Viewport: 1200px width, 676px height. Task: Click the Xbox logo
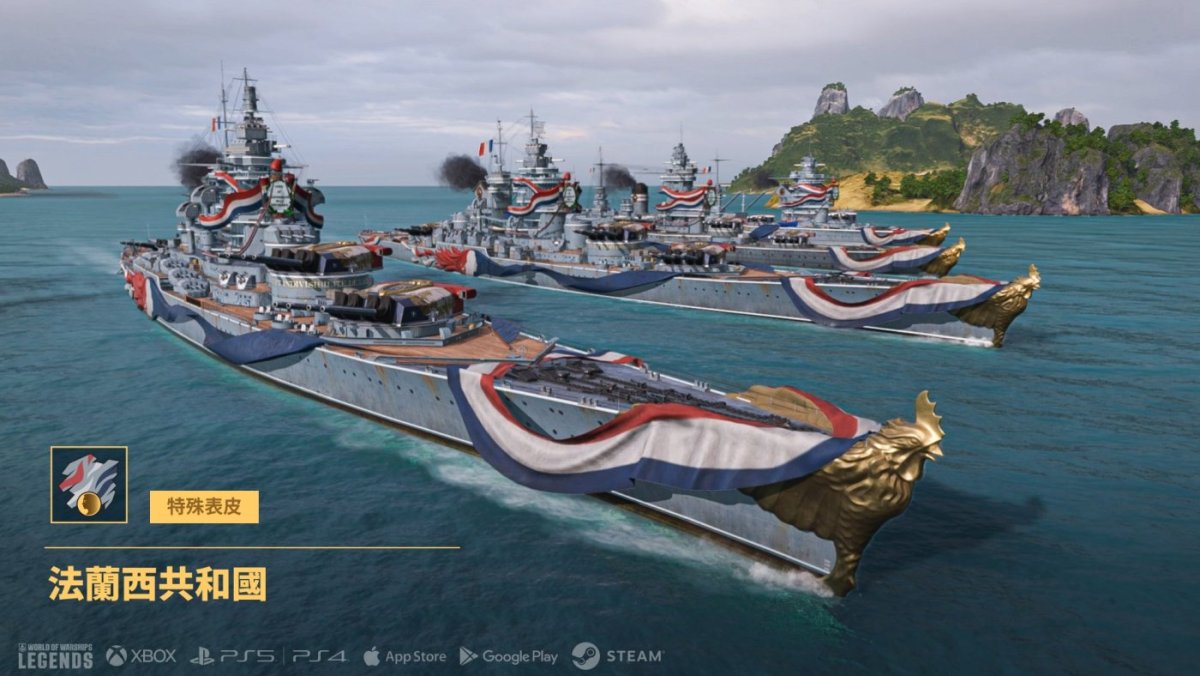[141, 656]
